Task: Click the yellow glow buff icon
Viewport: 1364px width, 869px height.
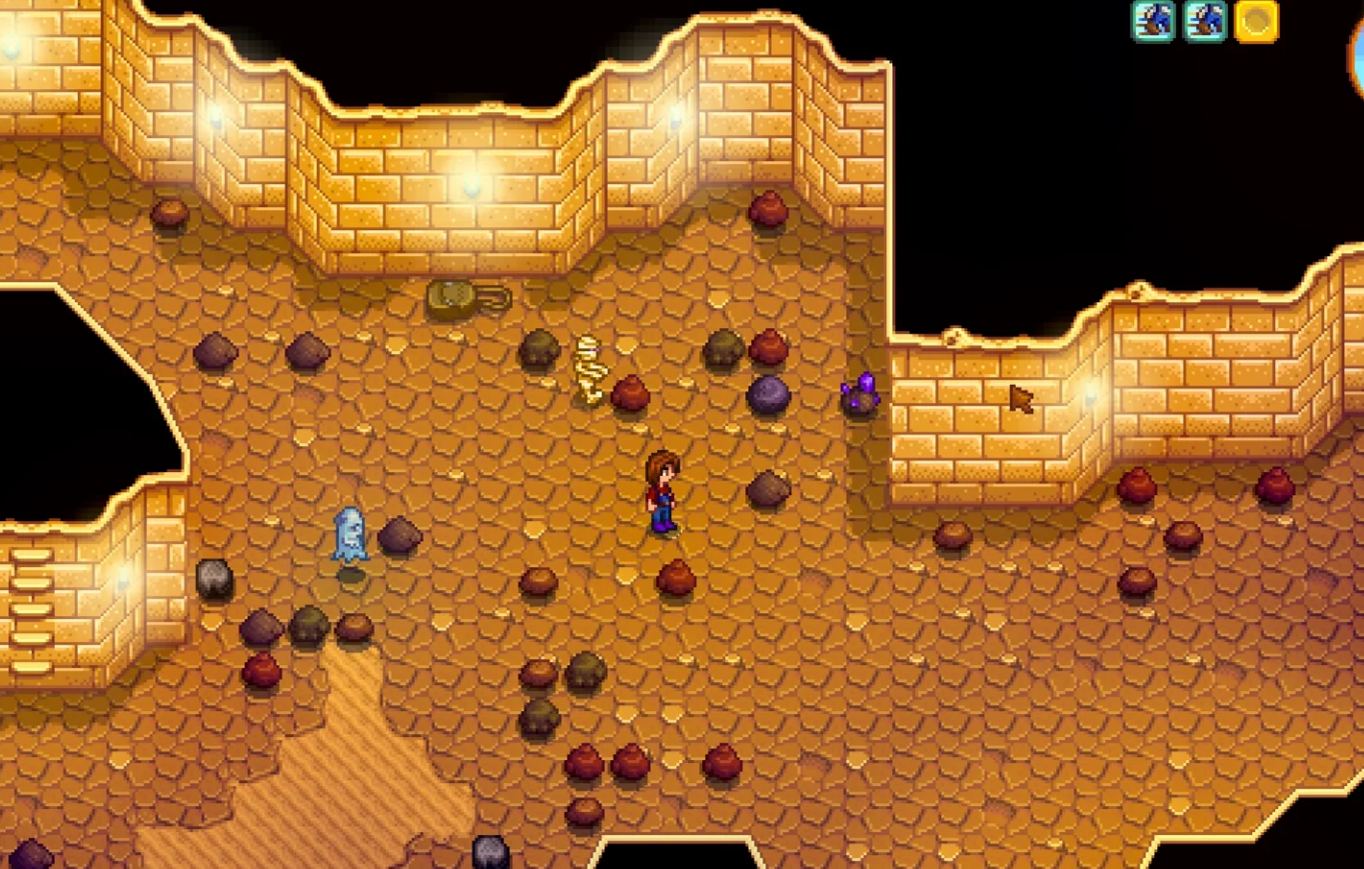Action: [1256, 21]
